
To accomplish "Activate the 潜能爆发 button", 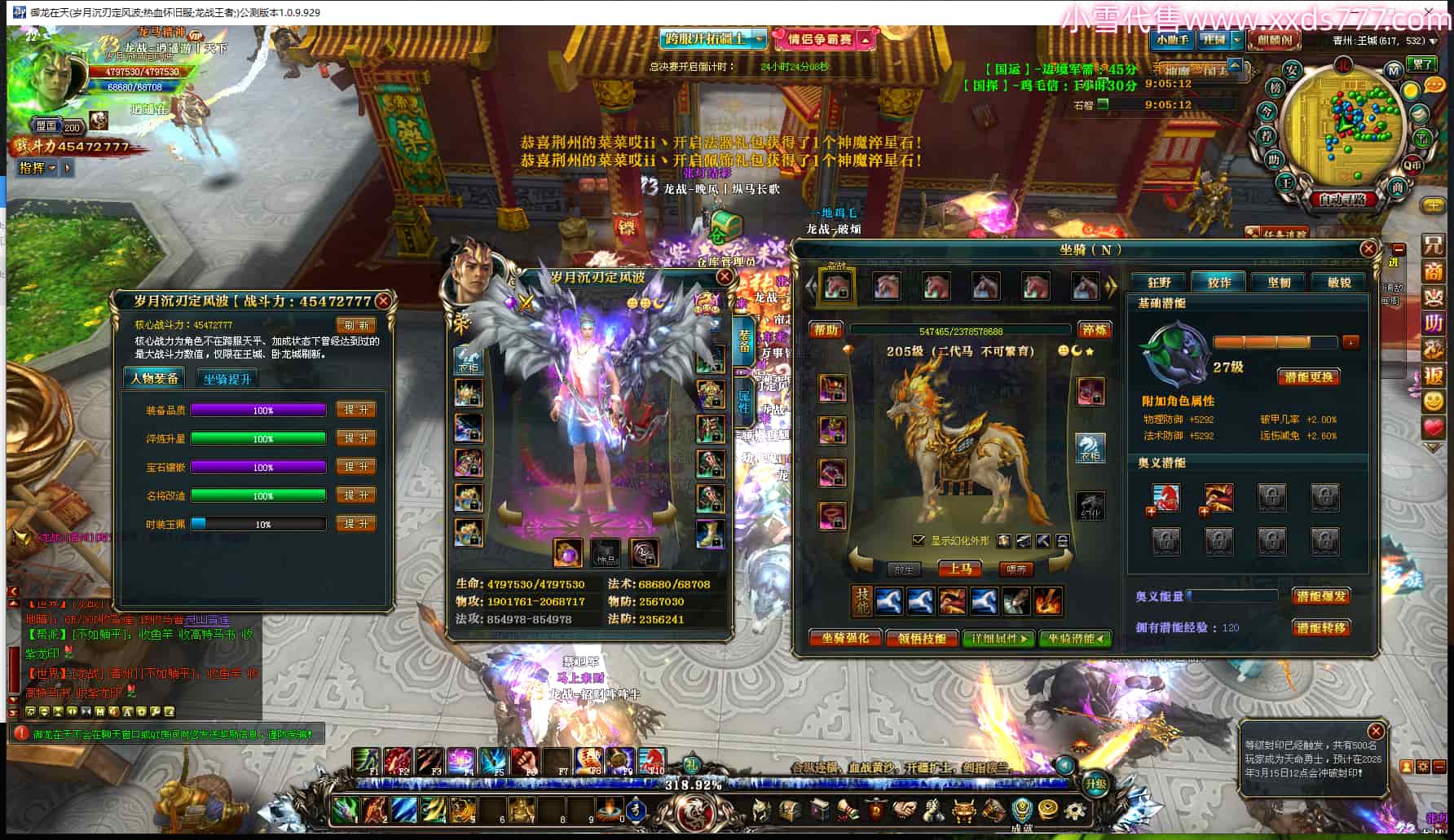I will coord(1320,596).
